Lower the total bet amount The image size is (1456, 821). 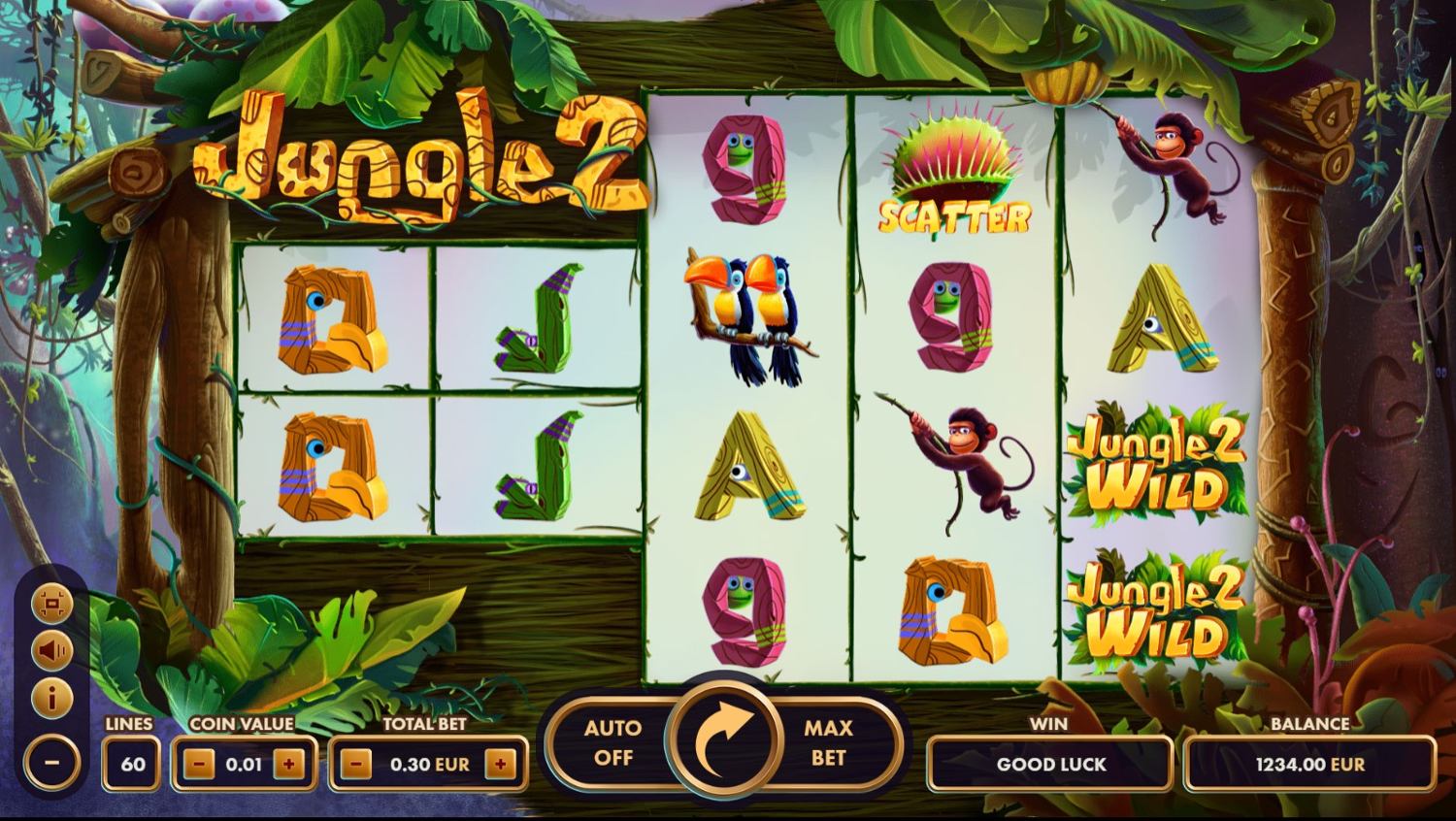pos(356,764)
